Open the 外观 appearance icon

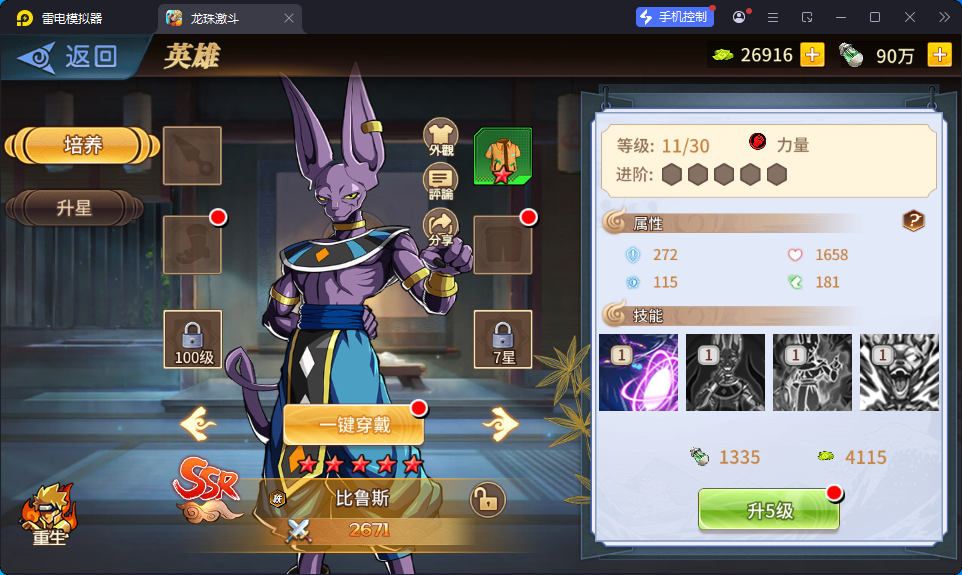pyautogui.click(x=441, y=136)
